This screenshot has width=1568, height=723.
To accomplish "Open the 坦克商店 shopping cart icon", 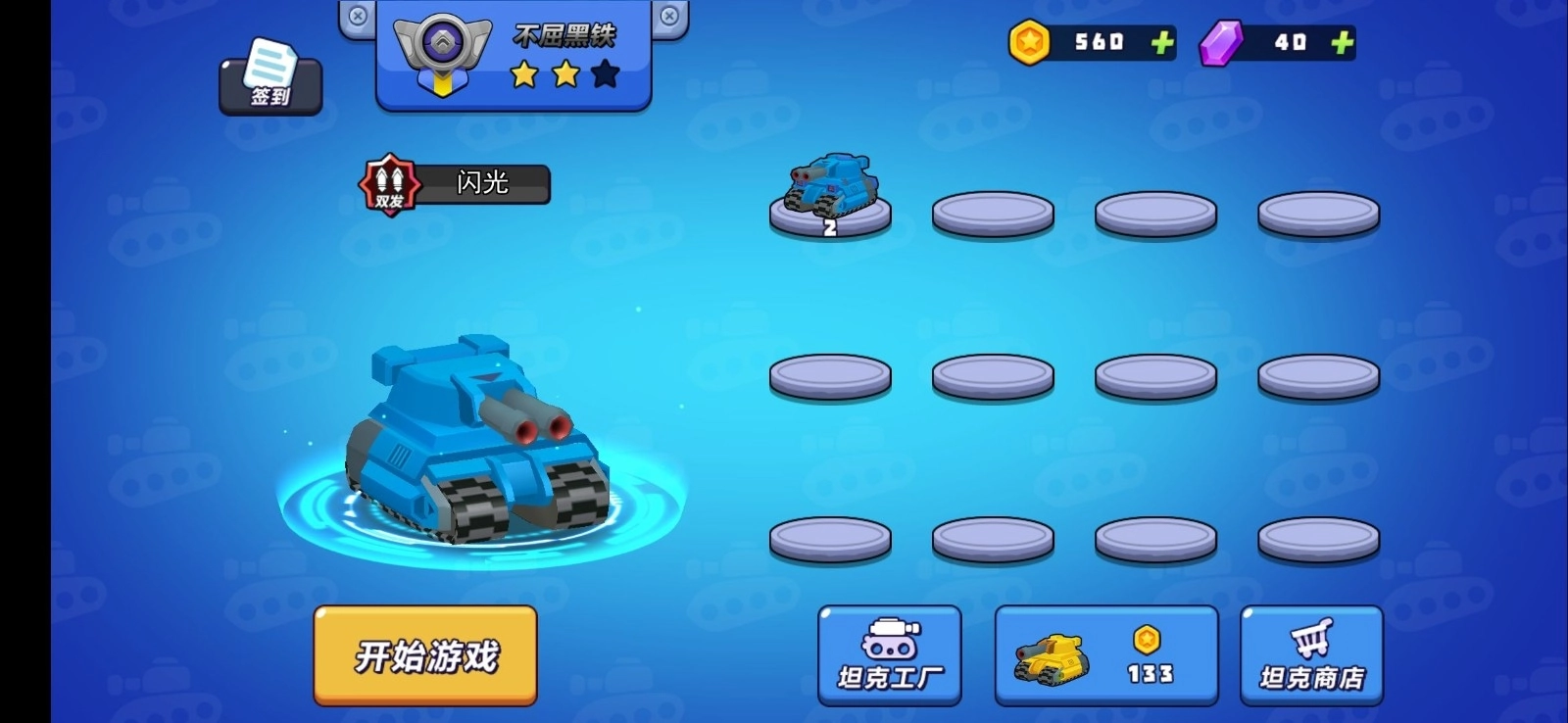I will point(1313,642).
